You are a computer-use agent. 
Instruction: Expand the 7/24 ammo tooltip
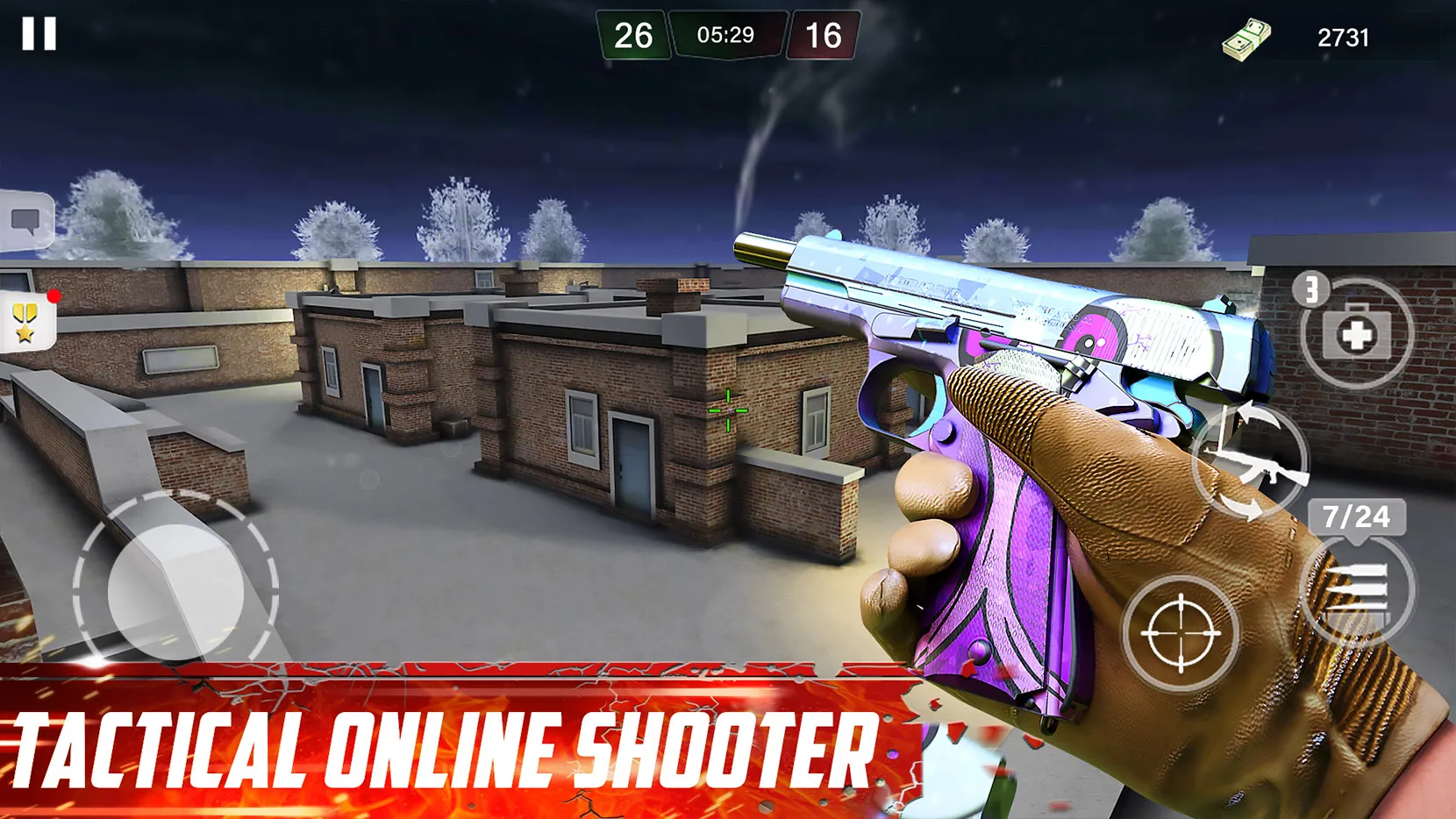pyautogui.click(x=1357, y=518)
